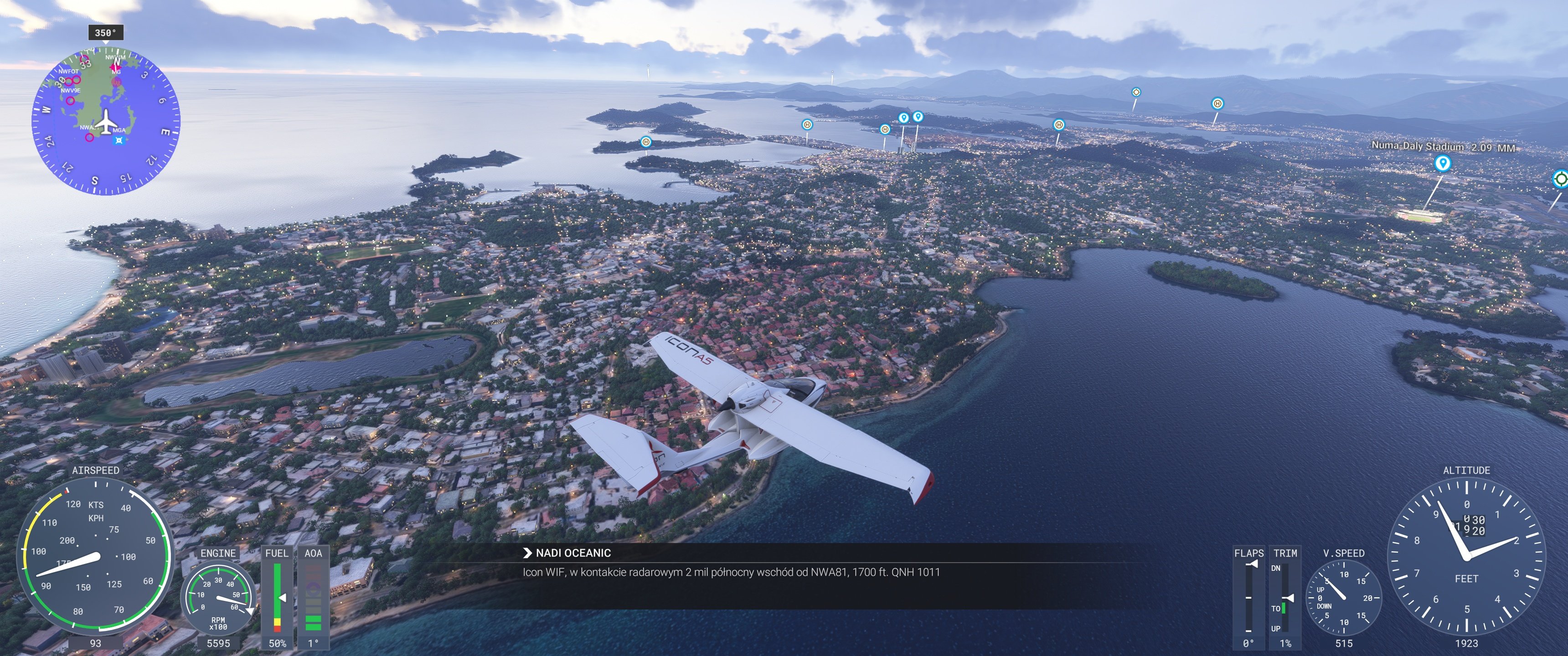The height and width of the screenshot is (656, 1568).
Task: Open the NADI OCEANIC ATC message
Action: (572, 553)
